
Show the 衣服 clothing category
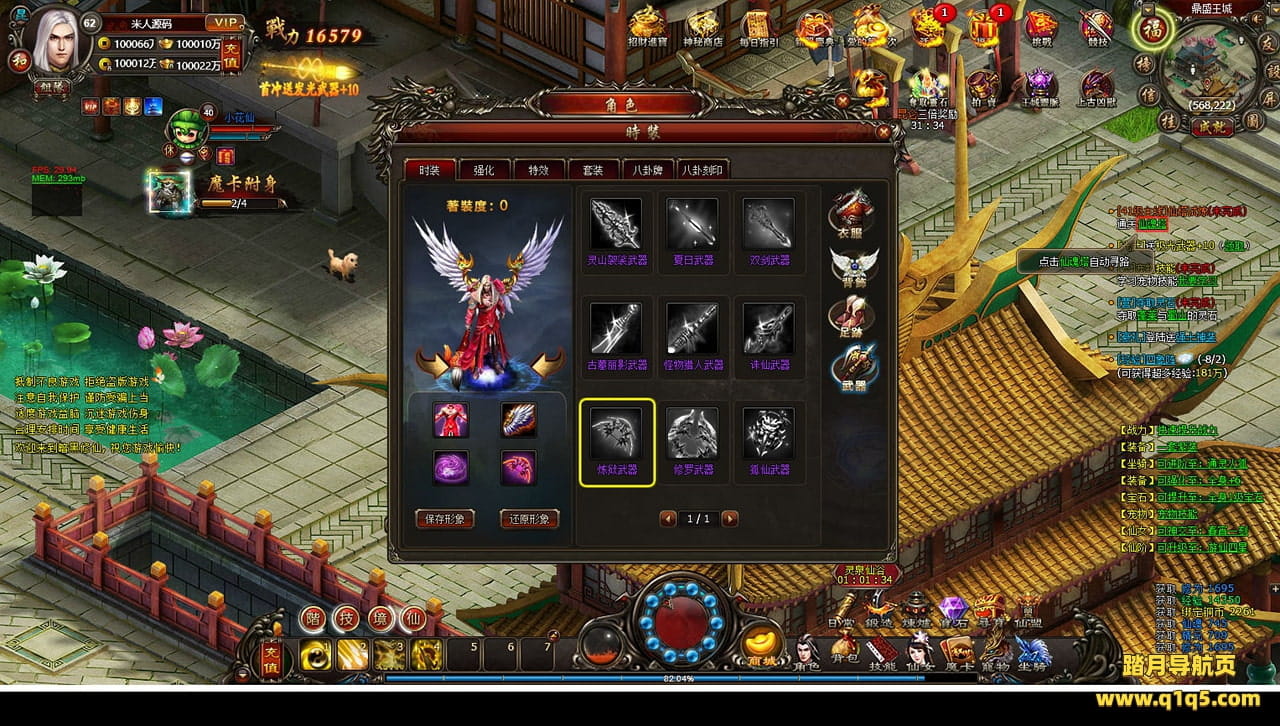853,210
